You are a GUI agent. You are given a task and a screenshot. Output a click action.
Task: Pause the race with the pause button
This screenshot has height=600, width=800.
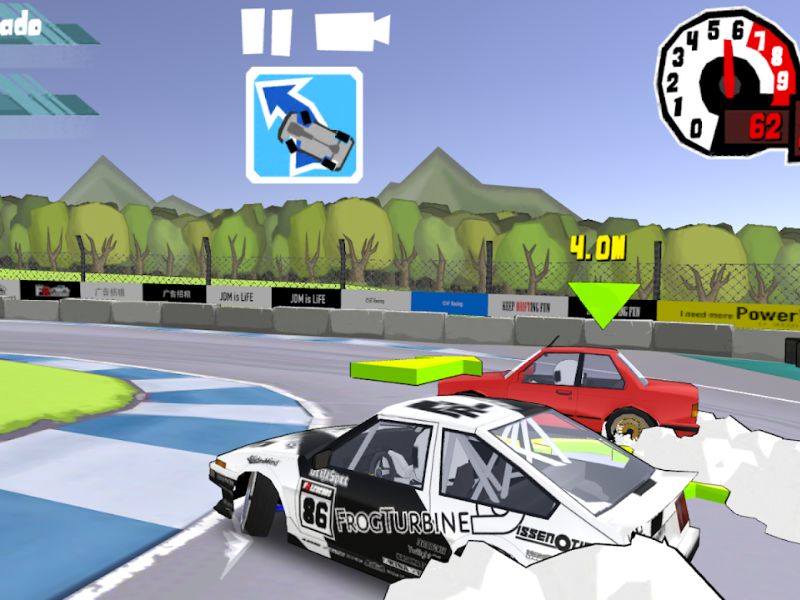click(x=267, y=32)
